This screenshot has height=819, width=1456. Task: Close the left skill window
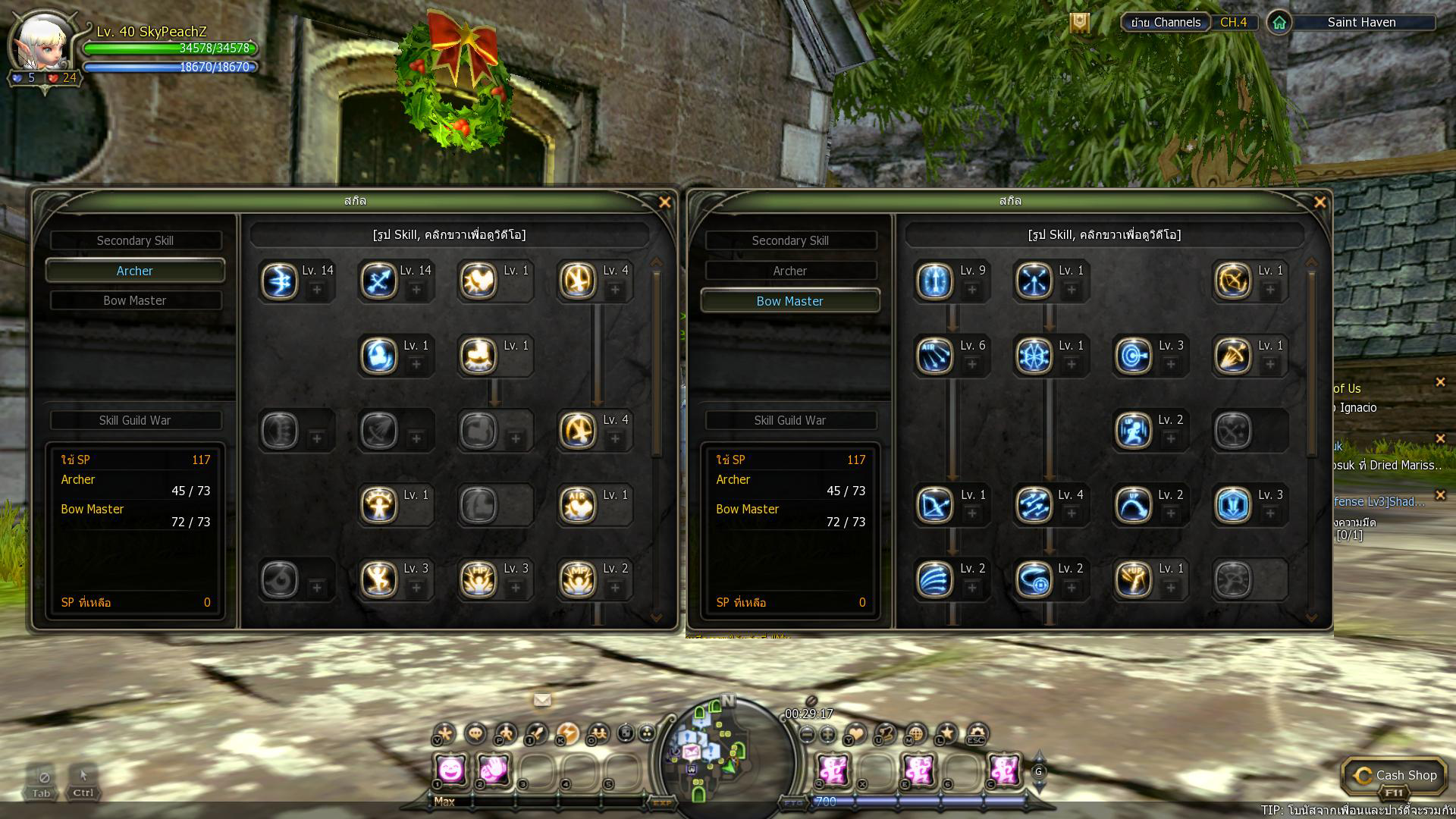pos(664,202)
